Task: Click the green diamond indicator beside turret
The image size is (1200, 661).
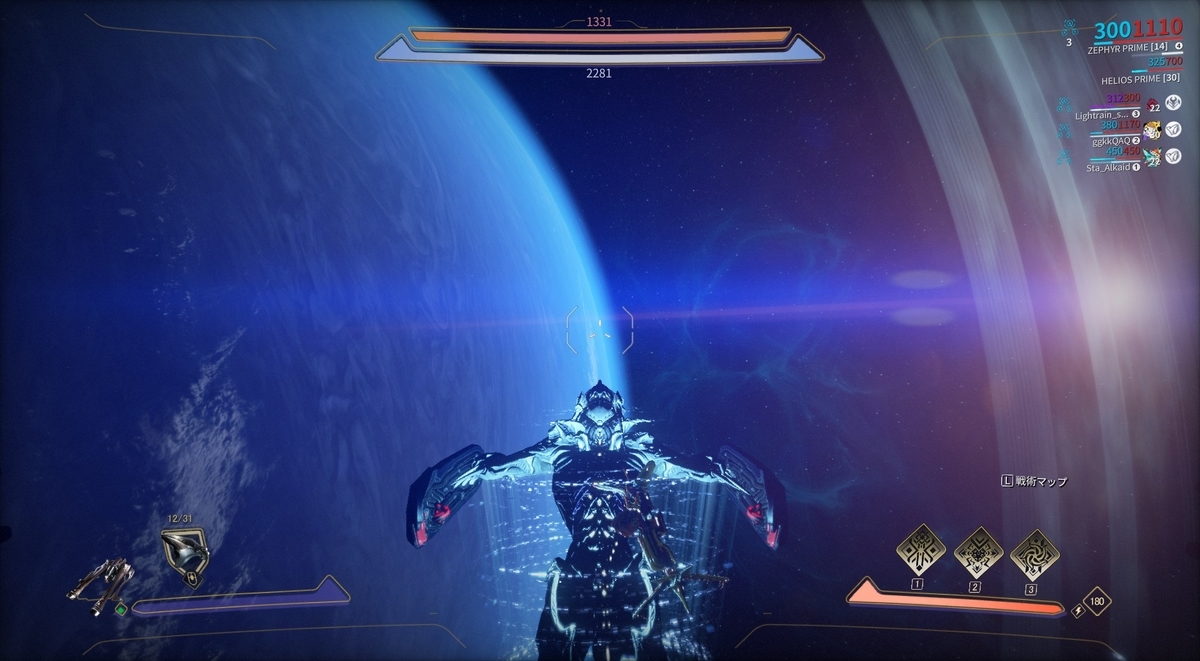Action: [x=120, y=608]
